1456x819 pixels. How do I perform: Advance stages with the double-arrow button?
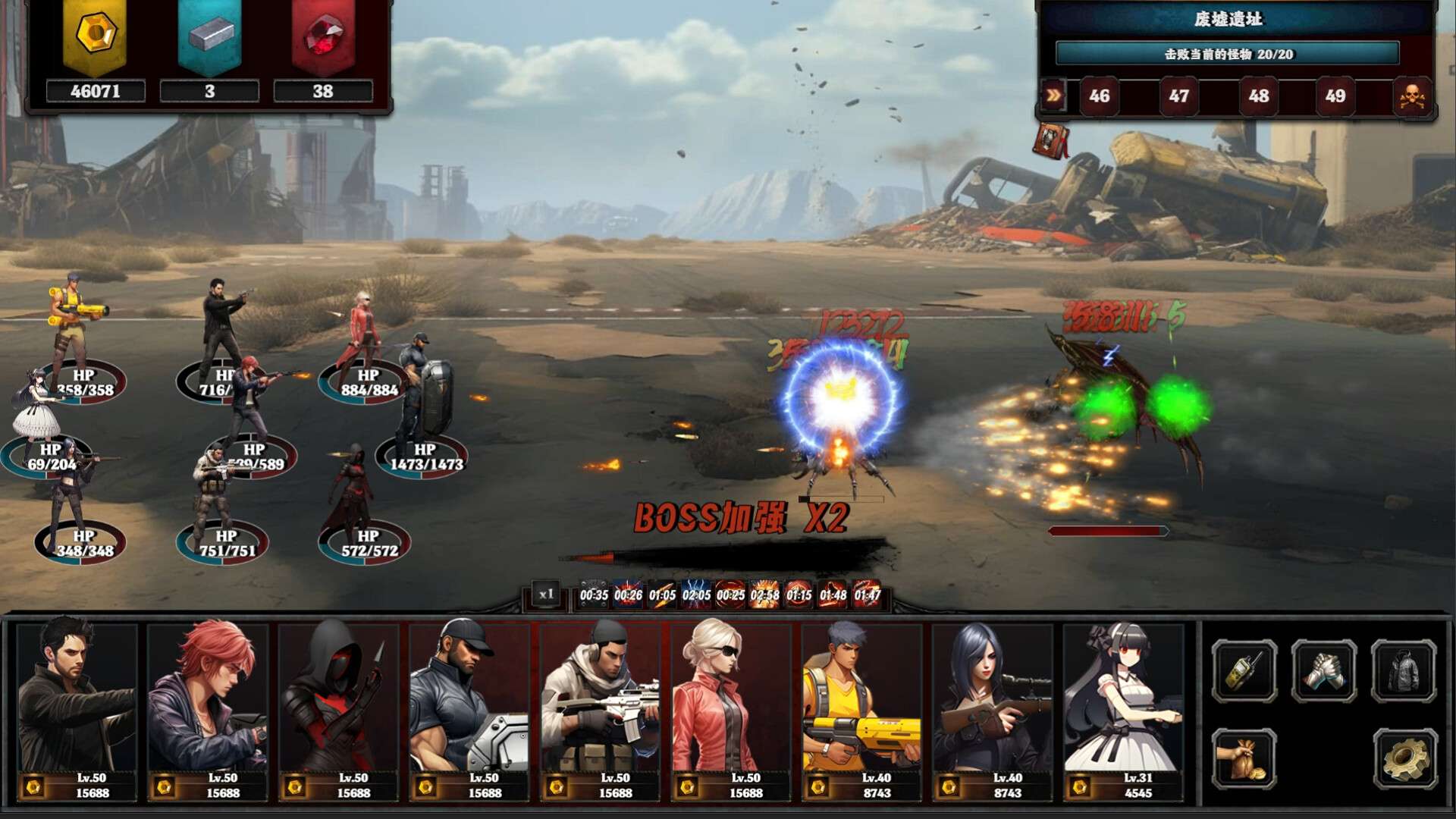(x=1054, y=96)
